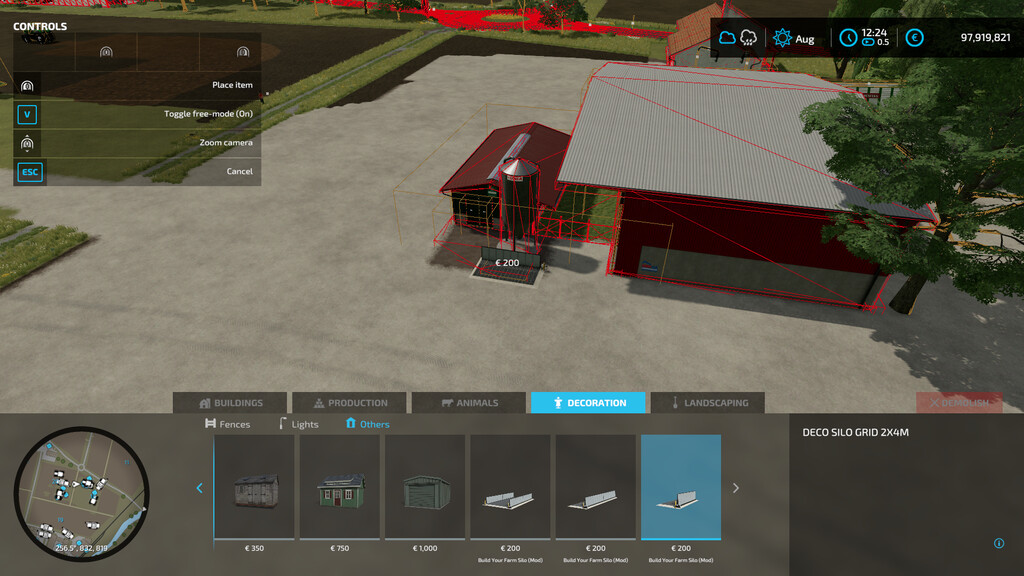Activate the Demolish button

point(959,403)
